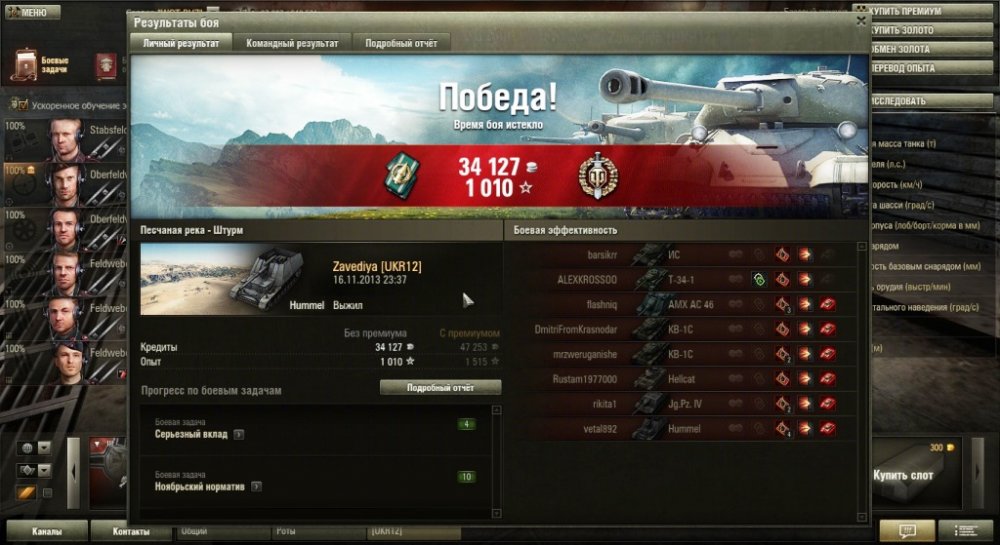Expand the Серьезный вклад battle task

(238, 435)
